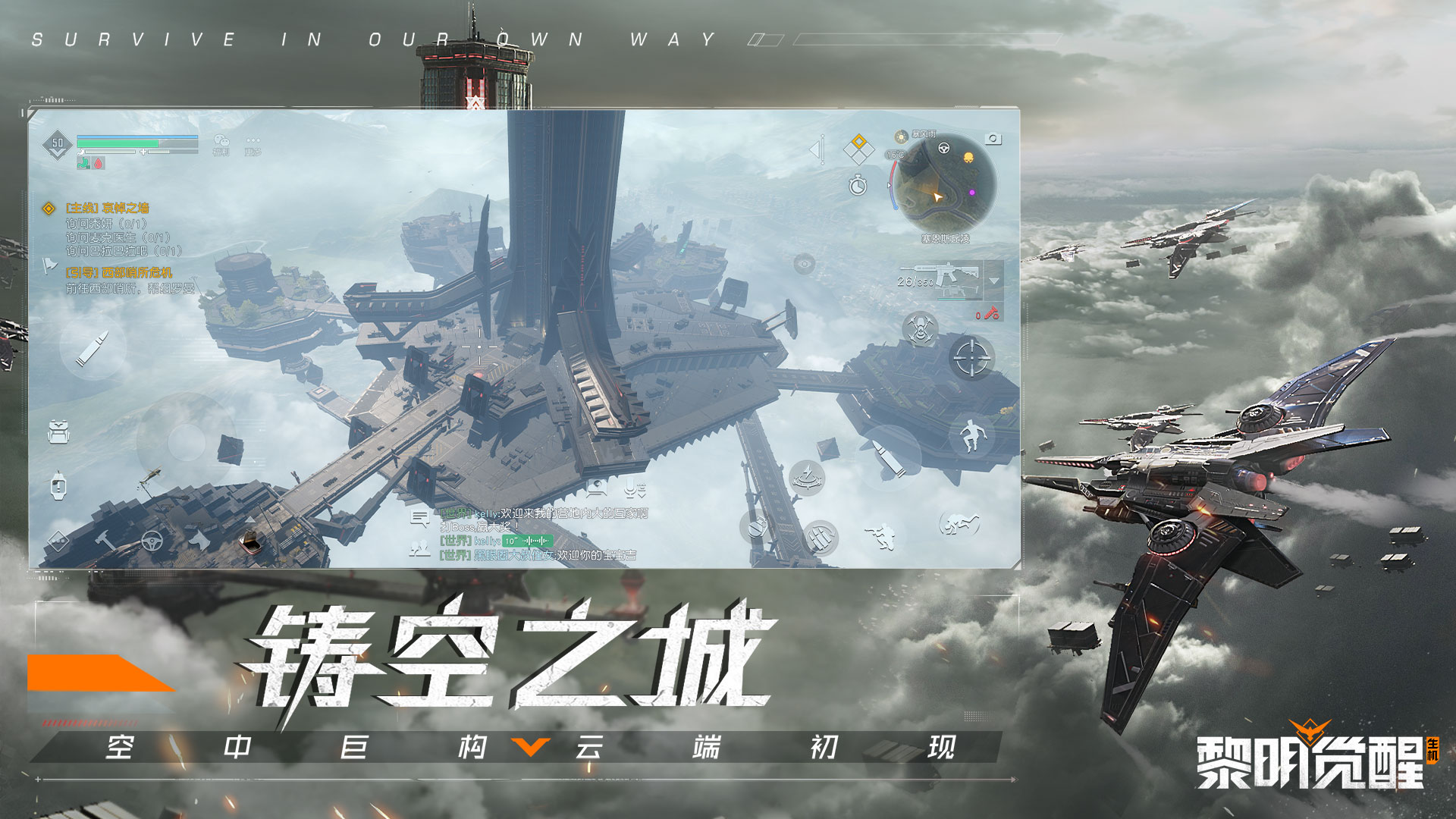Launch the drone using the drone icon

point(919,328)
